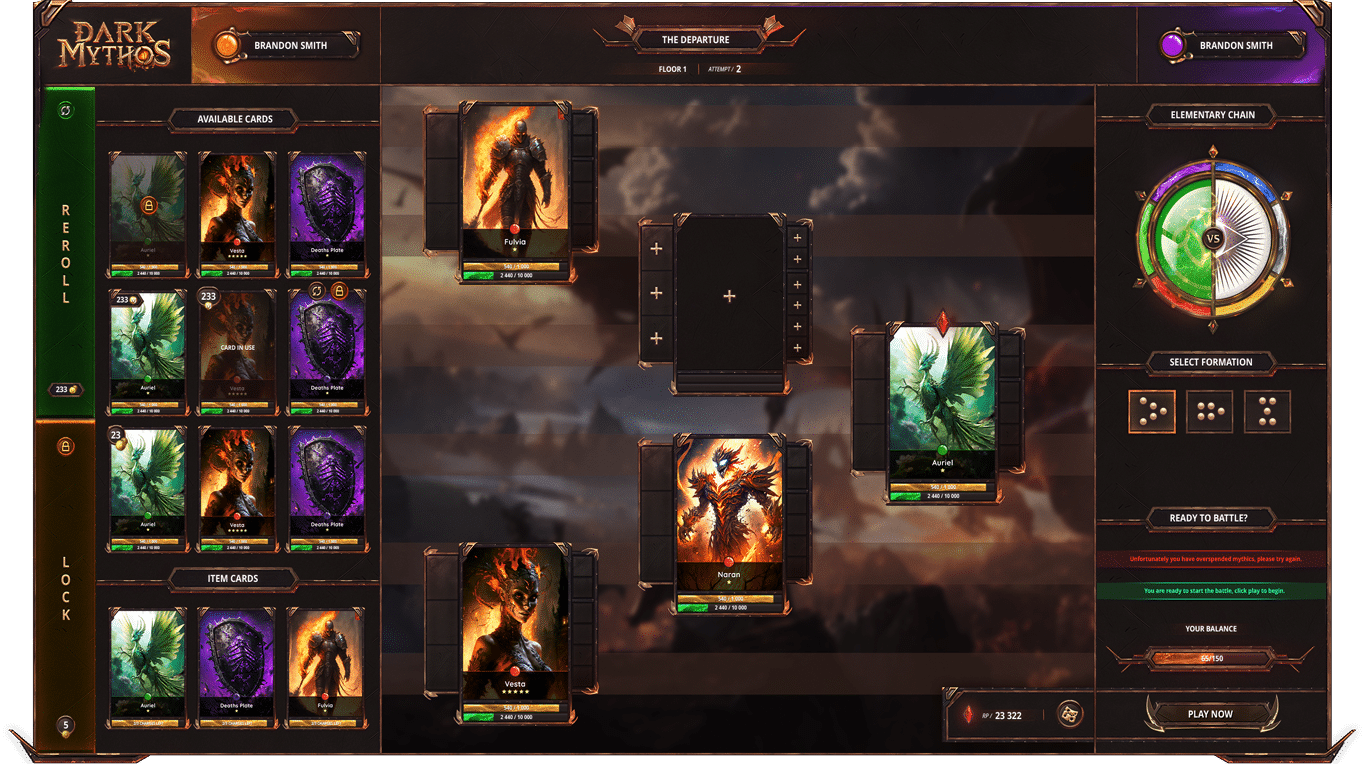Image resolution: width=1365 pixels, height=764 pixels.
Task: Open the Elementary Chain wheel
Action: click(1212, 239)
